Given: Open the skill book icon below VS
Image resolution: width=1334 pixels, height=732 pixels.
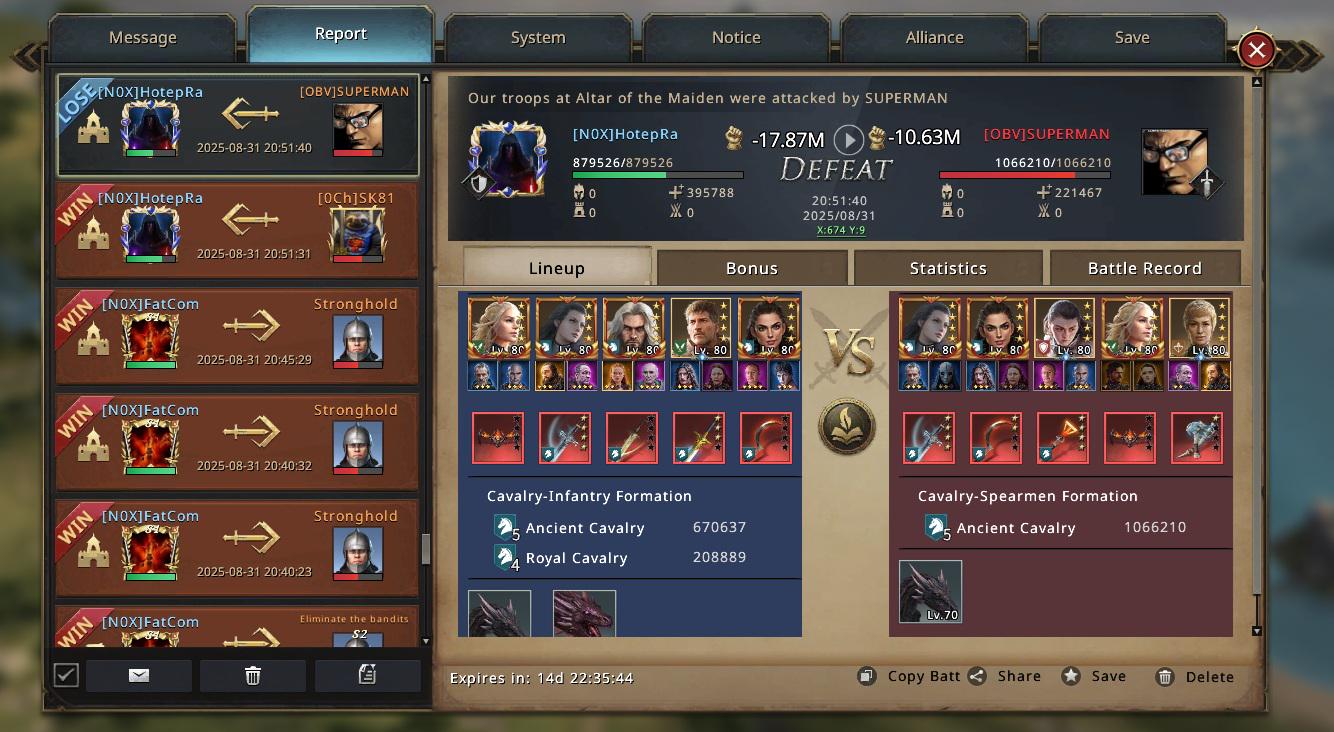Looking at the screenshot, I should [x=847, y=427].
